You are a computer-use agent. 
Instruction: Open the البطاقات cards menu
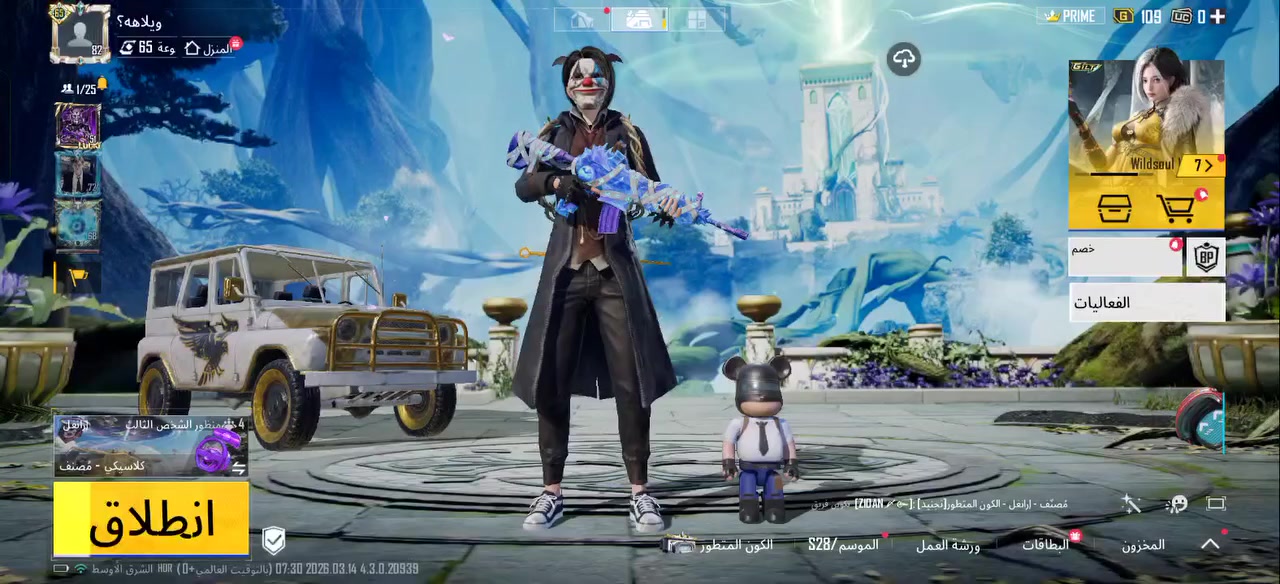(x=1046, y=545)
